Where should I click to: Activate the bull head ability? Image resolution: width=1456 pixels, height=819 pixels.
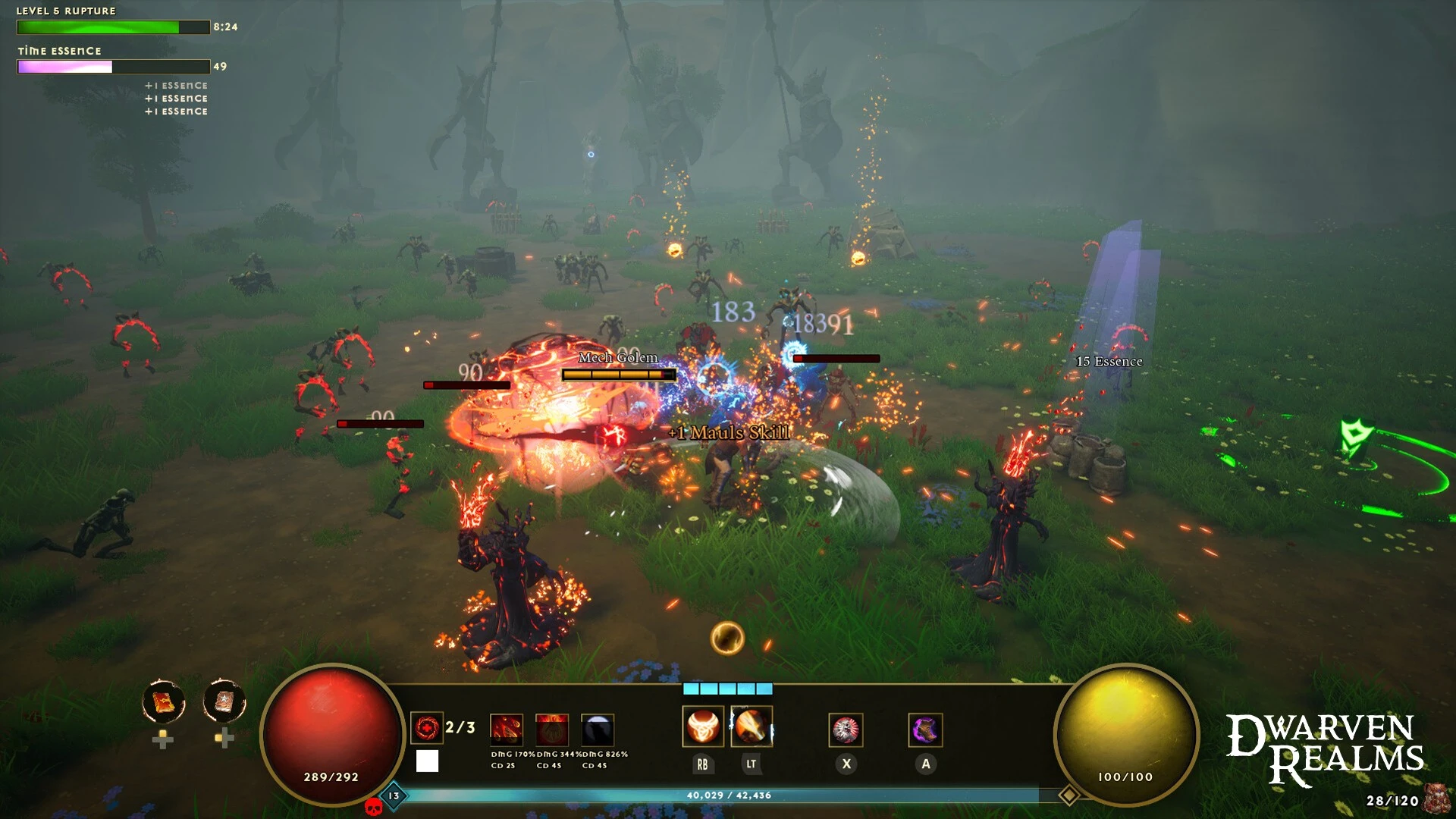point(703,726)
